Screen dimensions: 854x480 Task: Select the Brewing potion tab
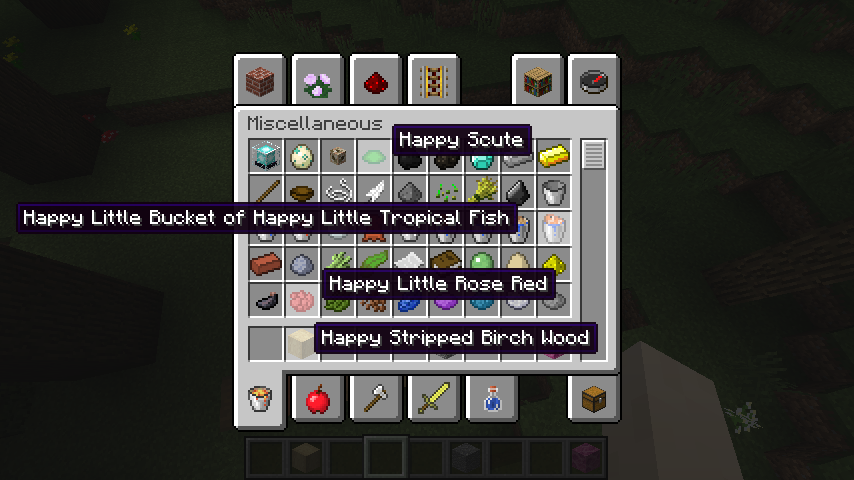point(491,400)
